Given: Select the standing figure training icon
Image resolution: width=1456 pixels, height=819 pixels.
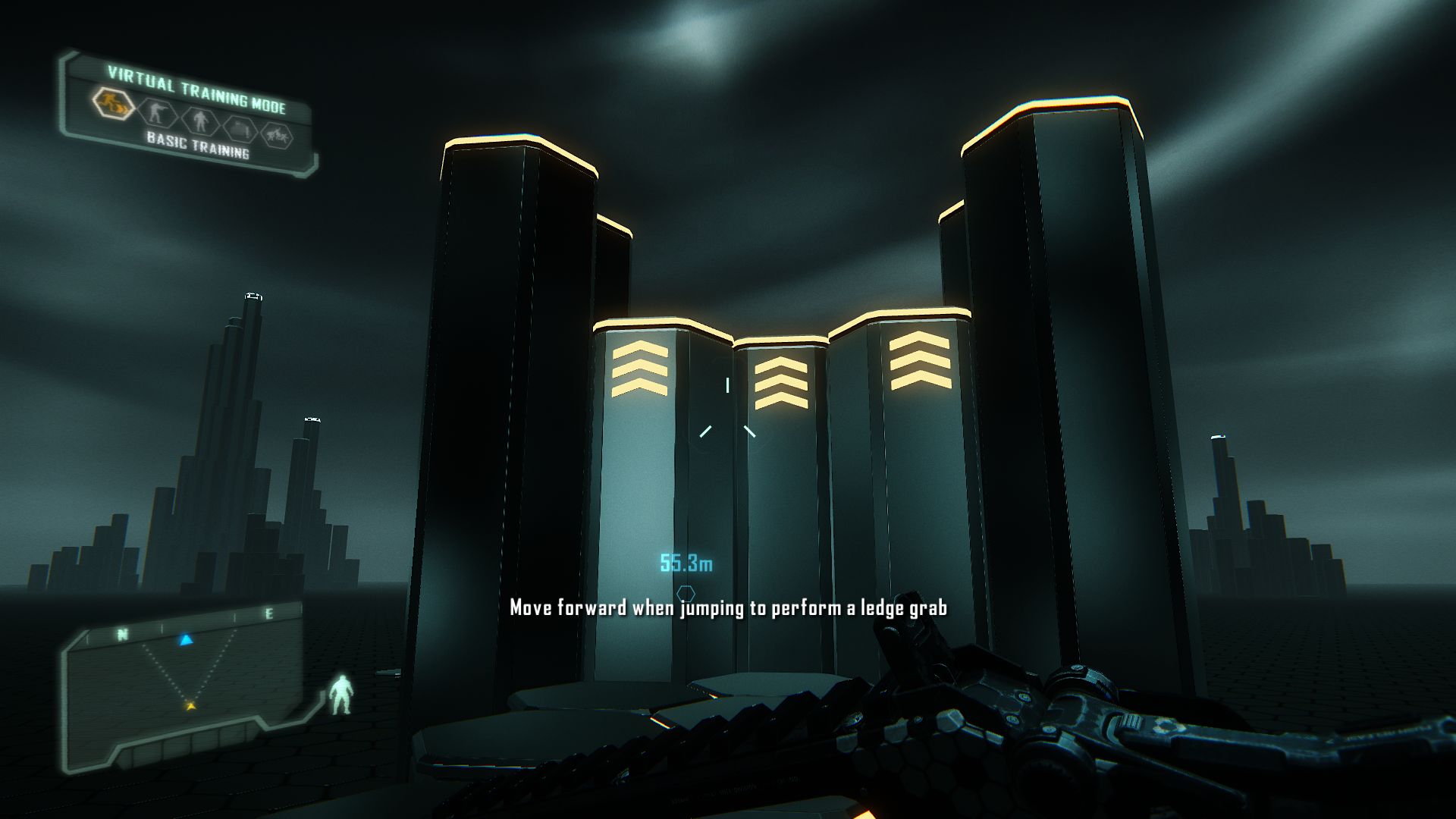Looking at the screenshot, I should tap(199, 121).
